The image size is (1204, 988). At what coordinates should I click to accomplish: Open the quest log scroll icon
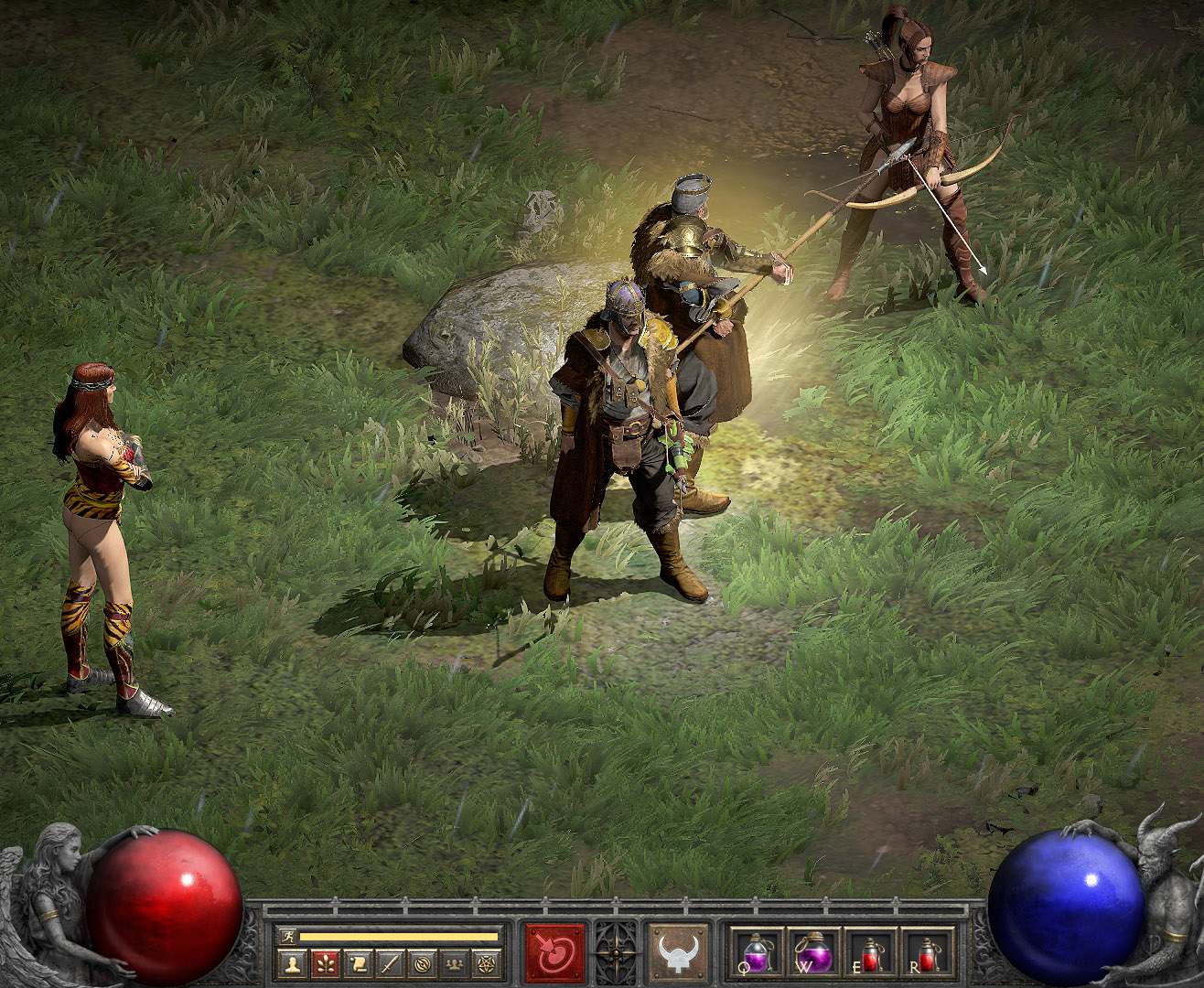click(x=358, y=963)
